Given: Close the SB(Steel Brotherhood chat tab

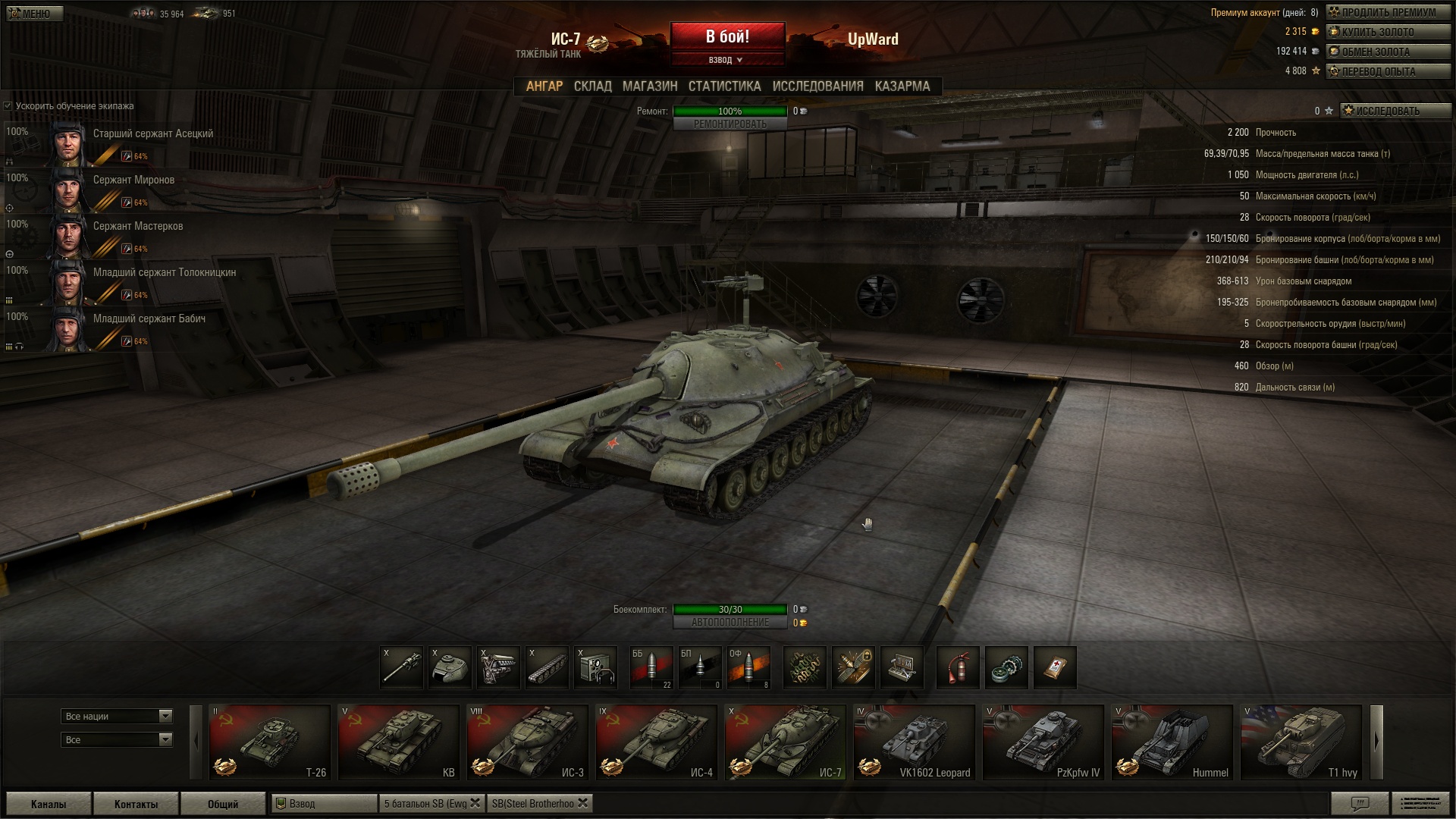Looking at the screenshot, I should click(x=582, y=803).
